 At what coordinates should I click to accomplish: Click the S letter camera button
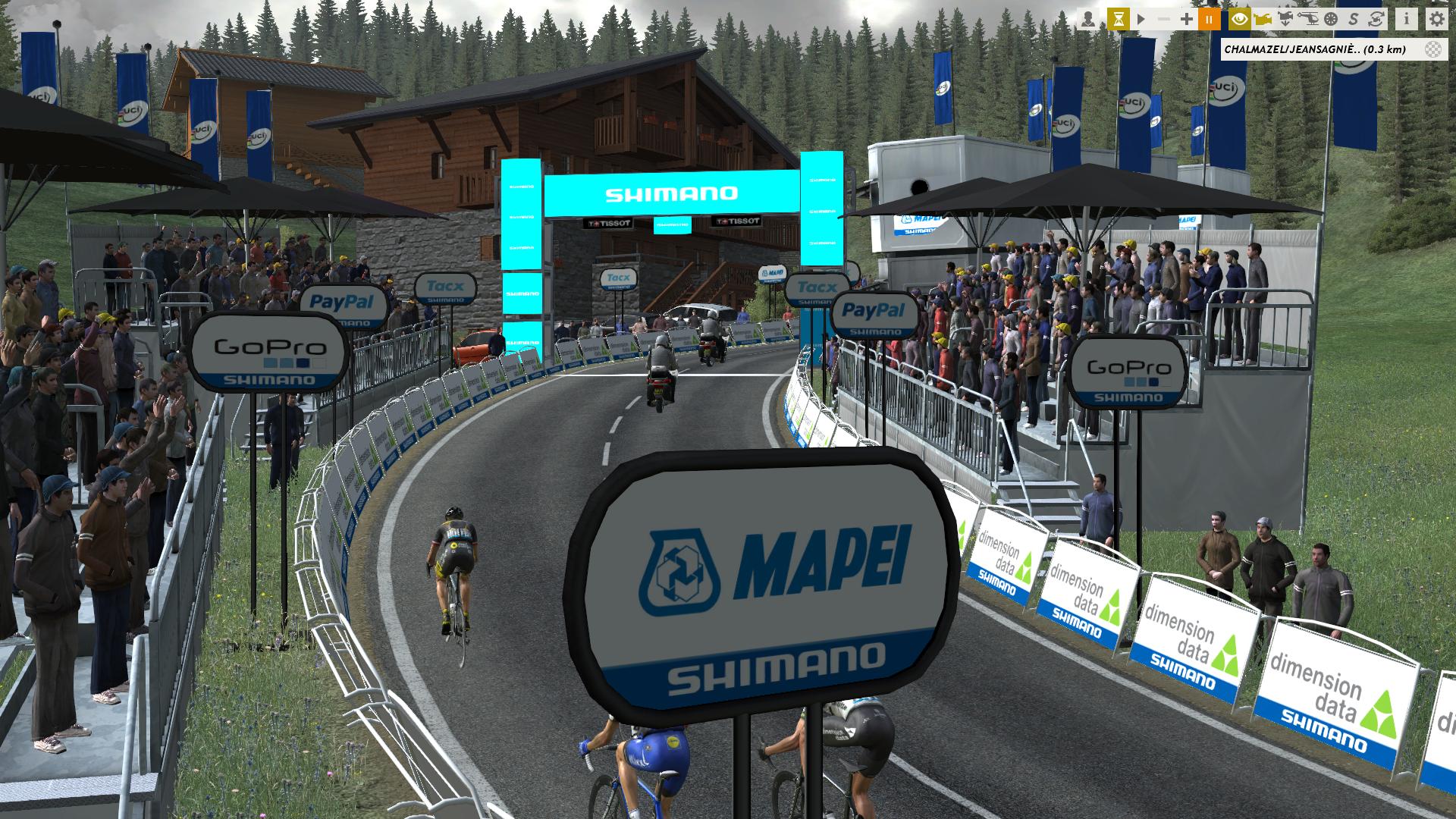(x=1354, y=19)
